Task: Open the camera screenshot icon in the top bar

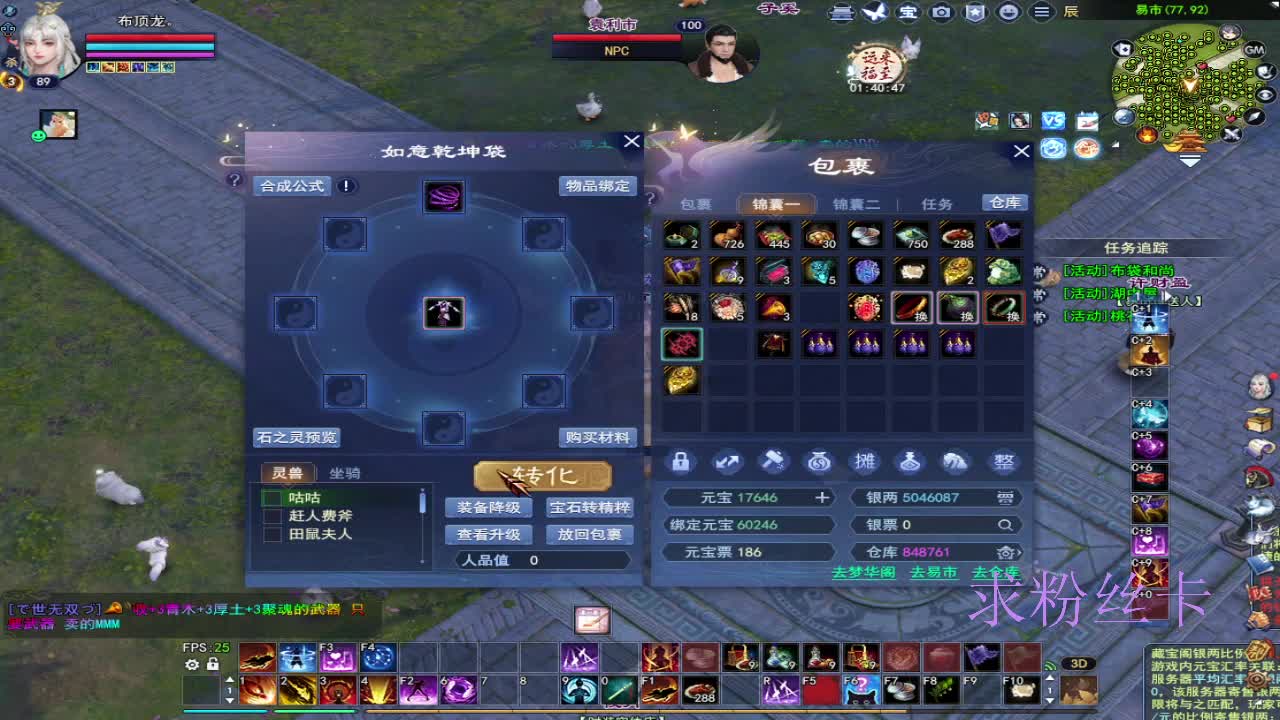Action: [x=941, y=12]
